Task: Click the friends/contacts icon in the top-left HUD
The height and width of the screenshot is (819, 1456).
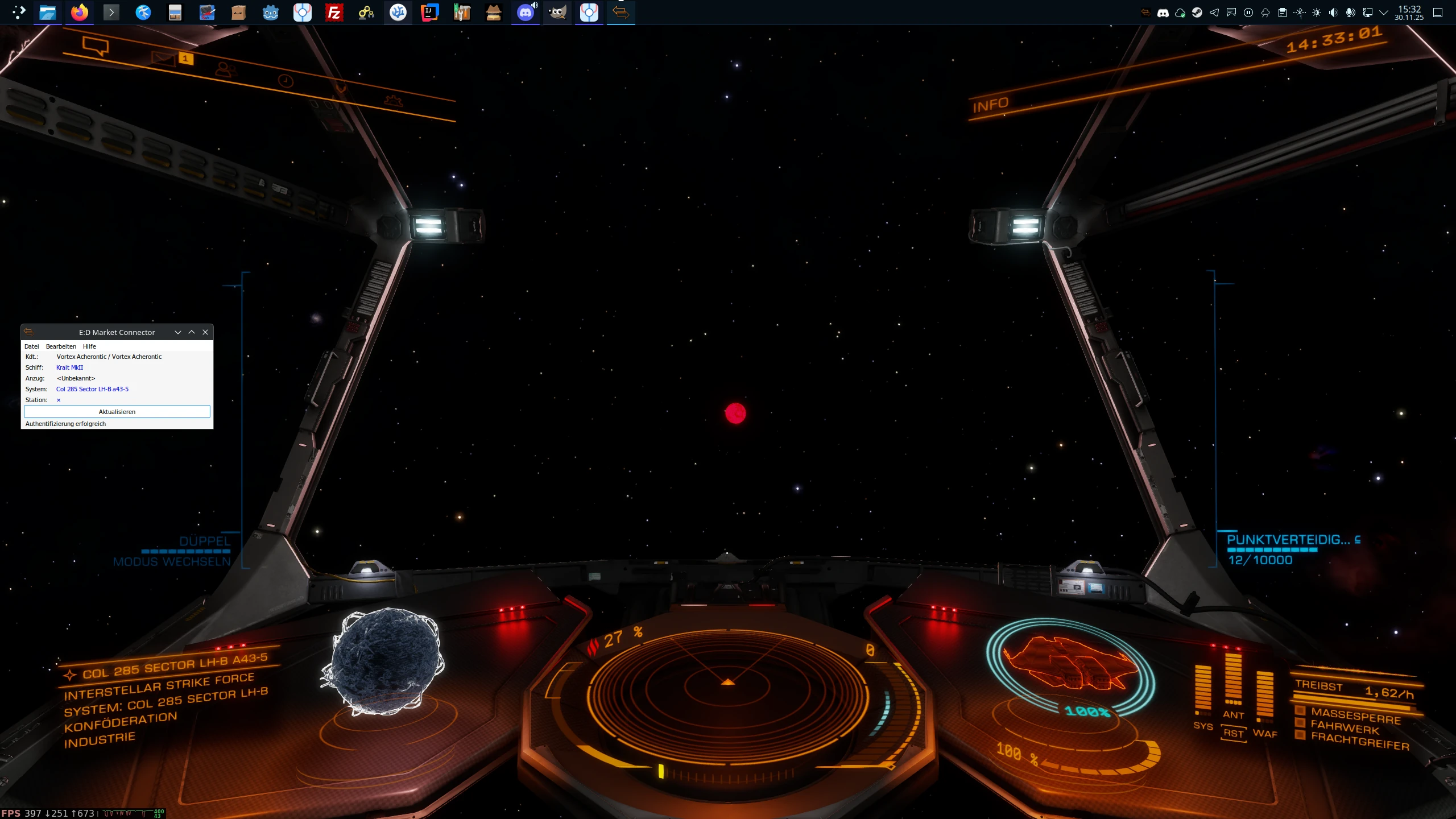Action: 226,70
